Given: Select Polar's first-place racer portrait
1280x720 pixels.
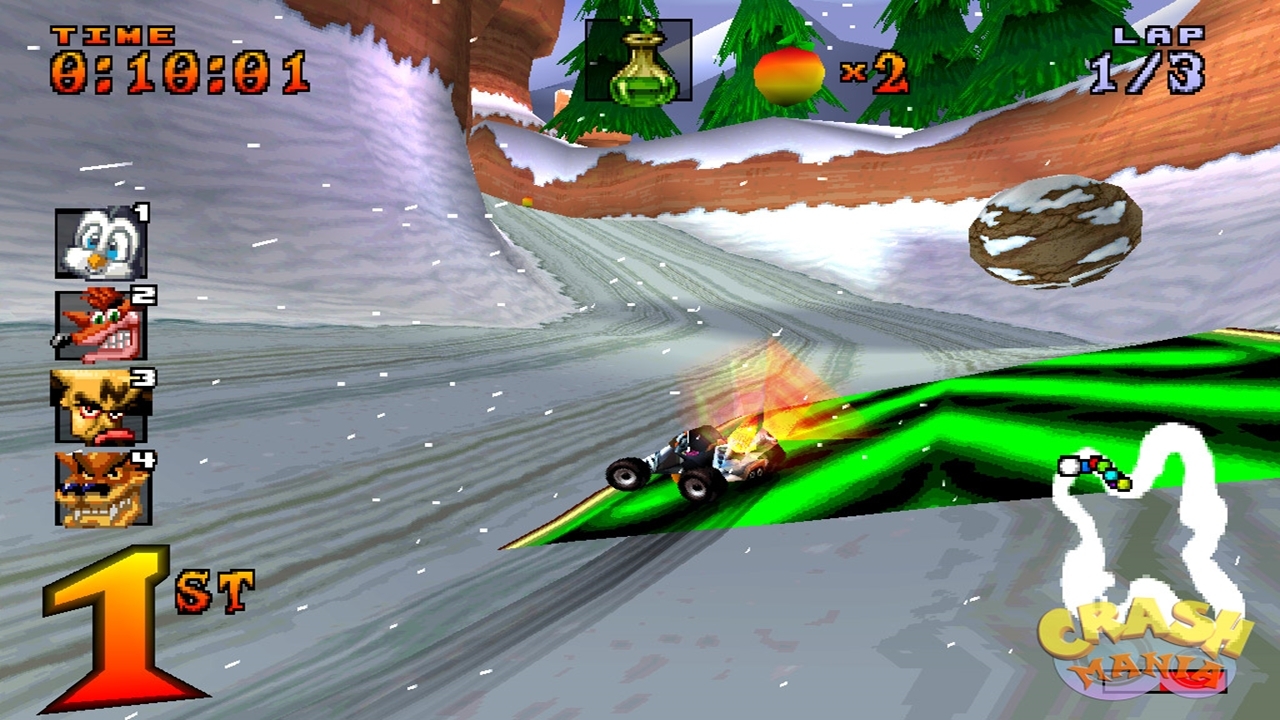Looking at the screenshot, I should point(100,243).
